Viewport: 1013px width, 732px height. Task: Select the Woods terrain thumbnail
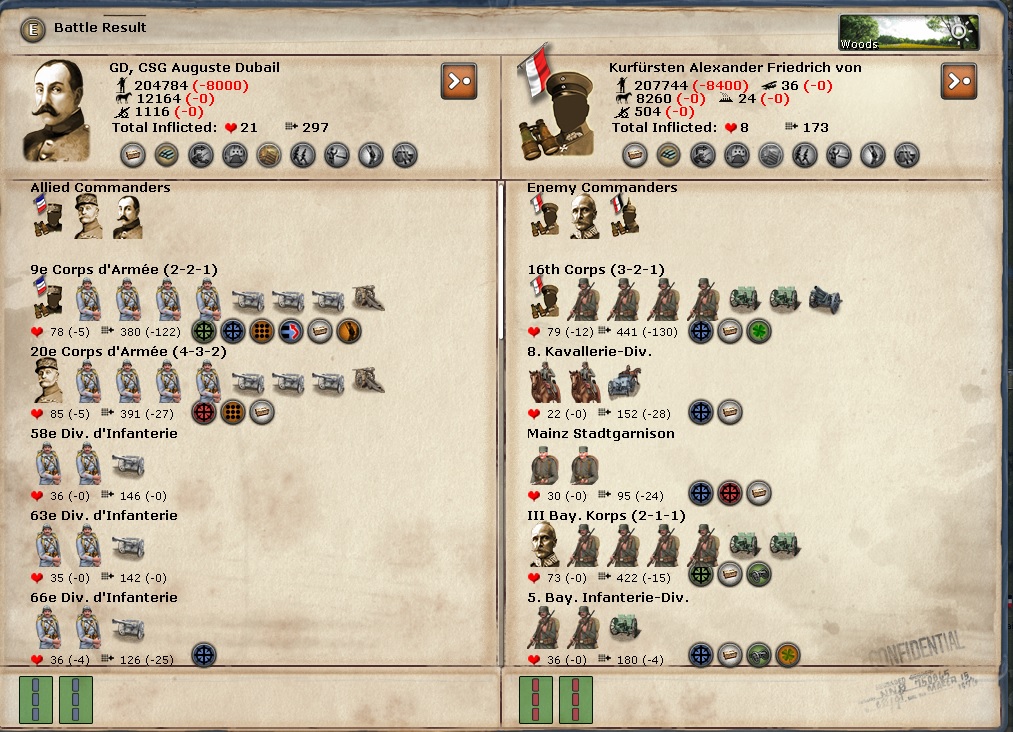908,32
